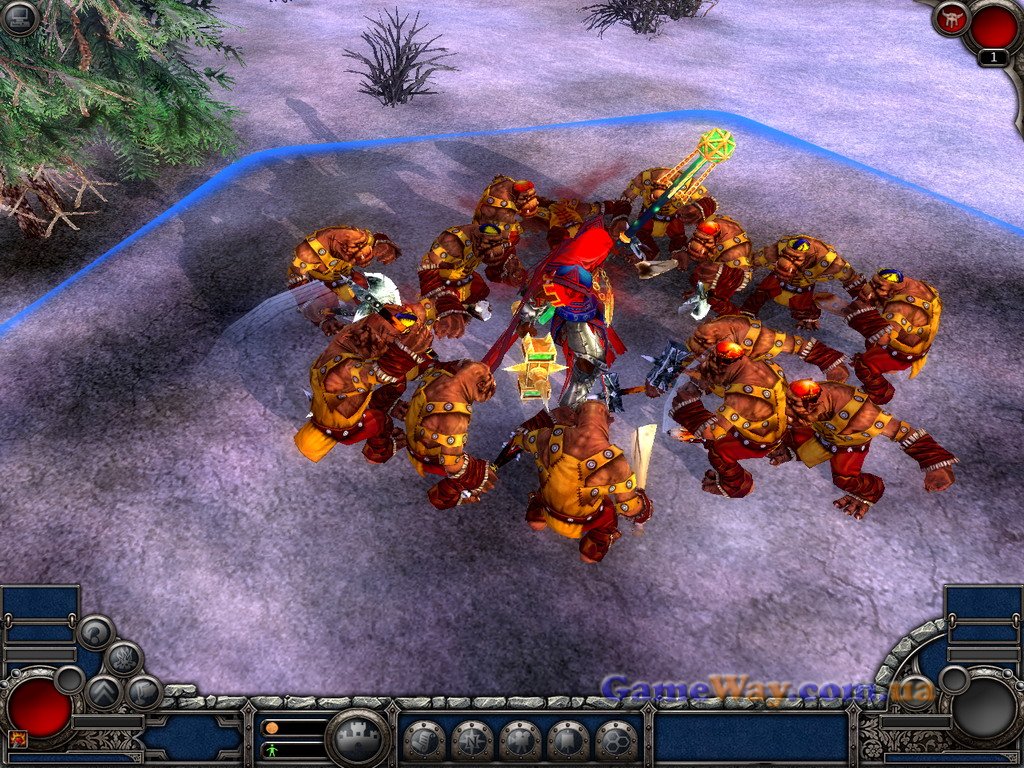Click the green figure population indicator
The height and width of the screenshot is (768, 1024).
270,749
